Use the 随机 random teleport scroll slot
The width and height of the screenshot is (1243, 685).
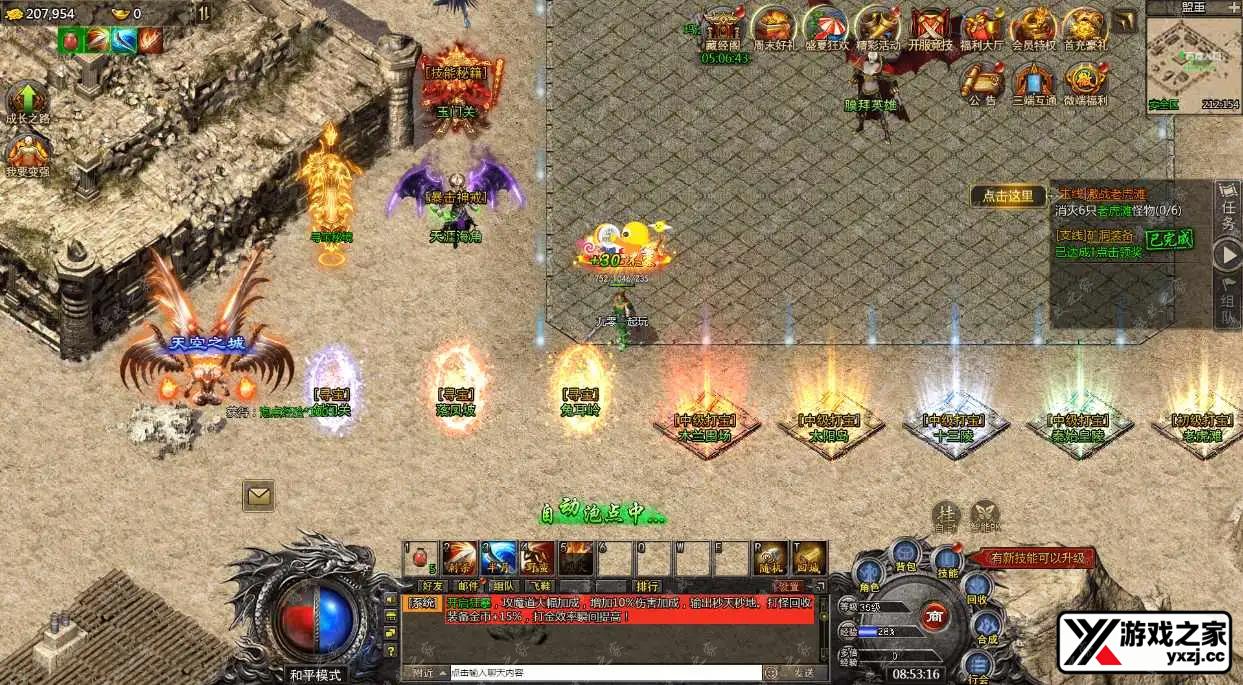770,558
